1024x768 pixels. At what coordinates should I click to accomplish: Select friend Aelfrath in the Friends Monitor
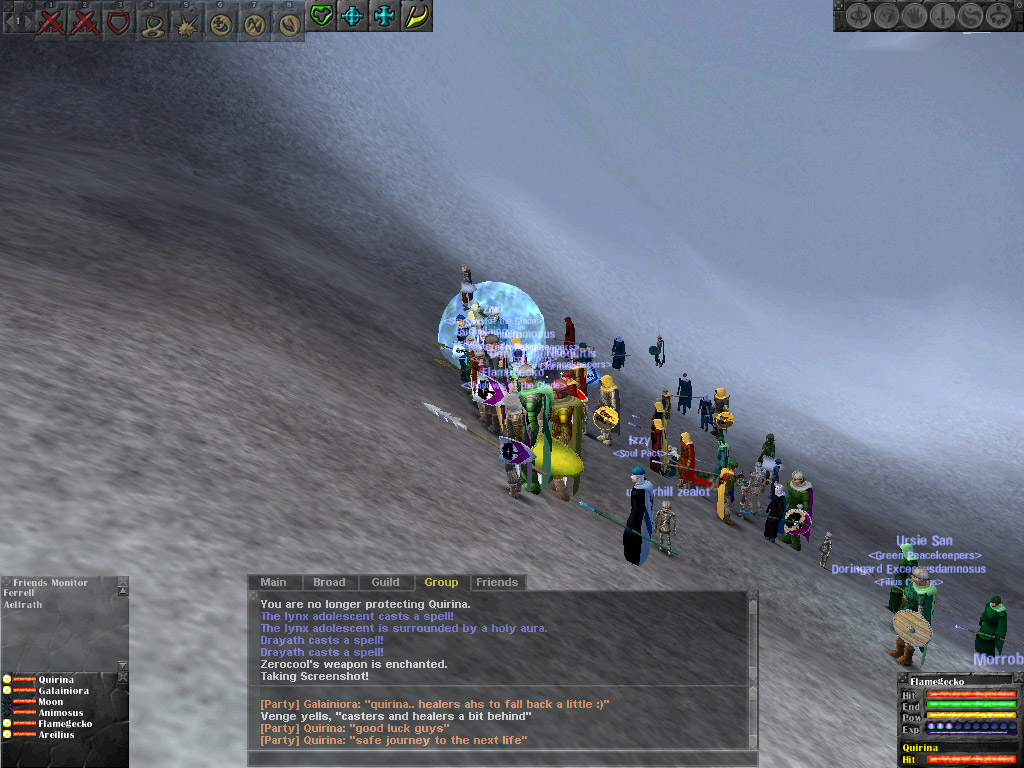click(x=22, y=604)
